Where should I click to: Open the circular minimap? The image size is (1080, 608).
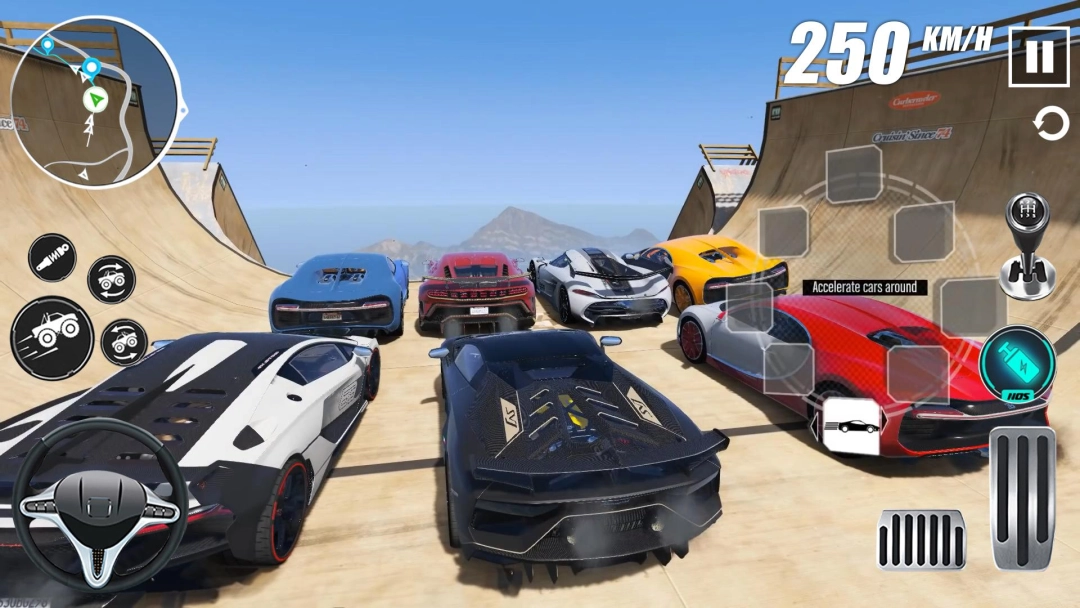[x=95, y=101]
